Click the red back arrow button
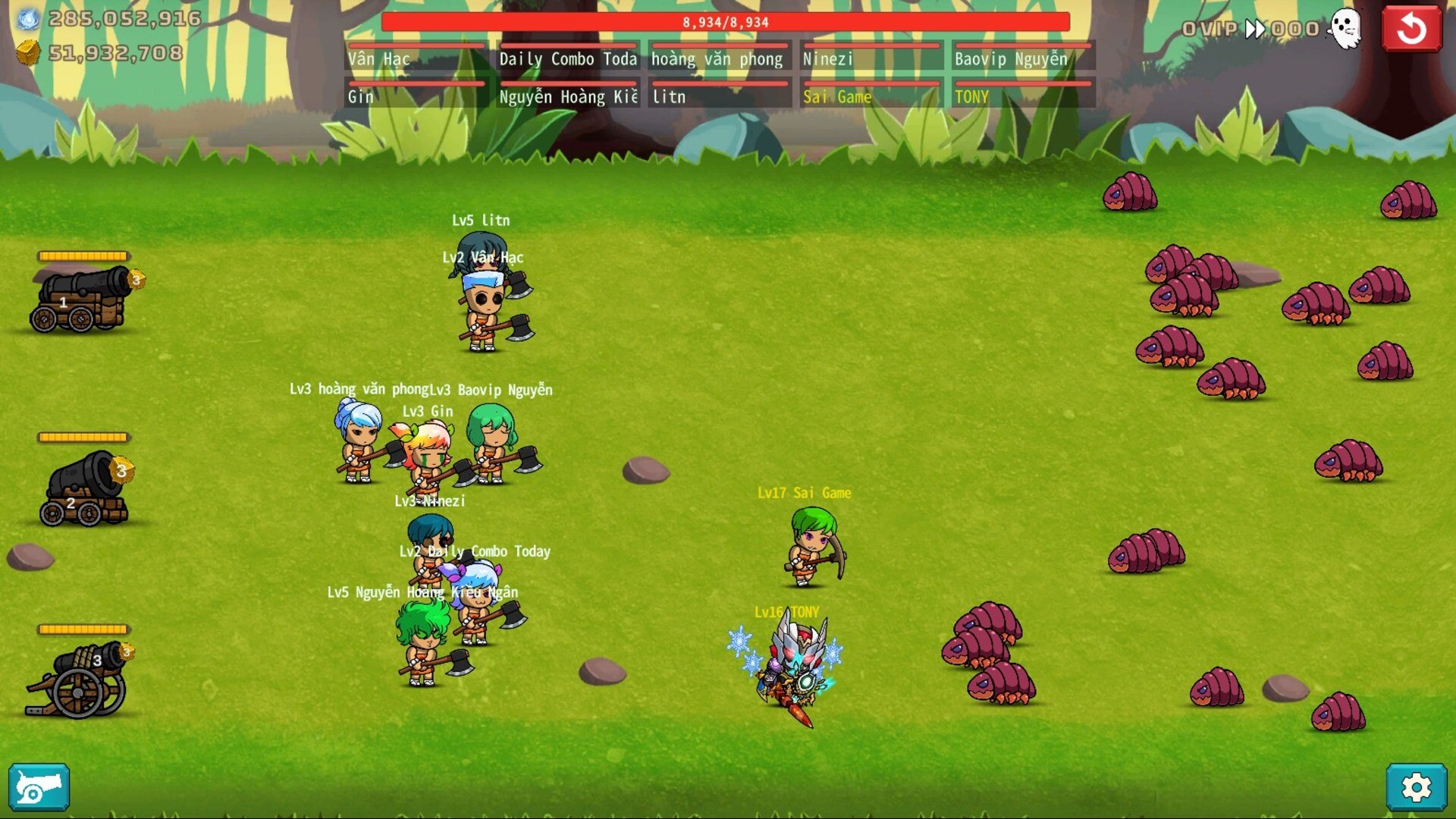This screenshot has width=1456, height=819. (x=1411, y=29)
